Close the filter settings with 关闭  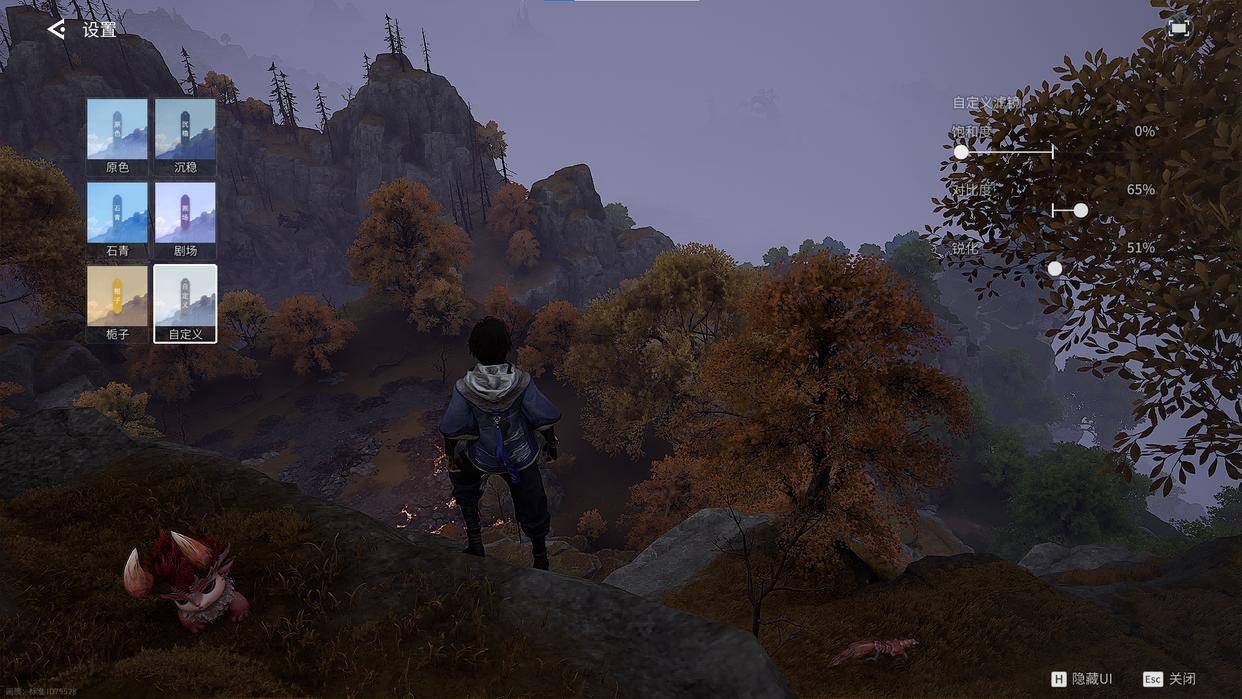pyautogui.click(x=1169, y=679)
